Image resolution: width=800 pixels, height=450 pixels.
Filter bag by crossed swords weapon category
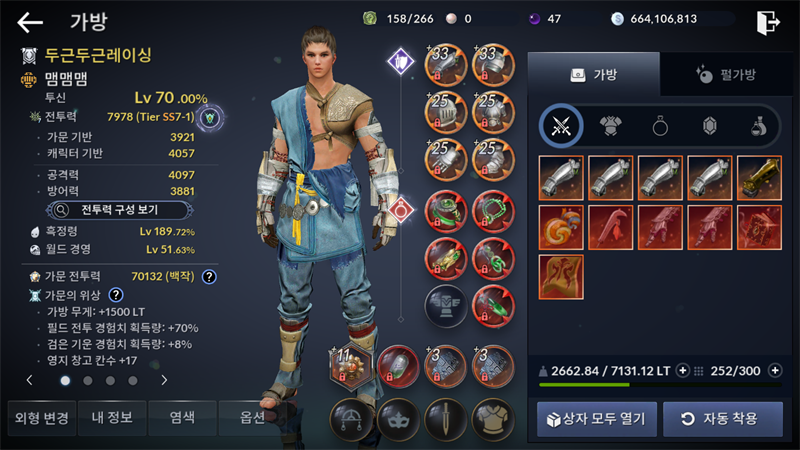coord(561,126)
